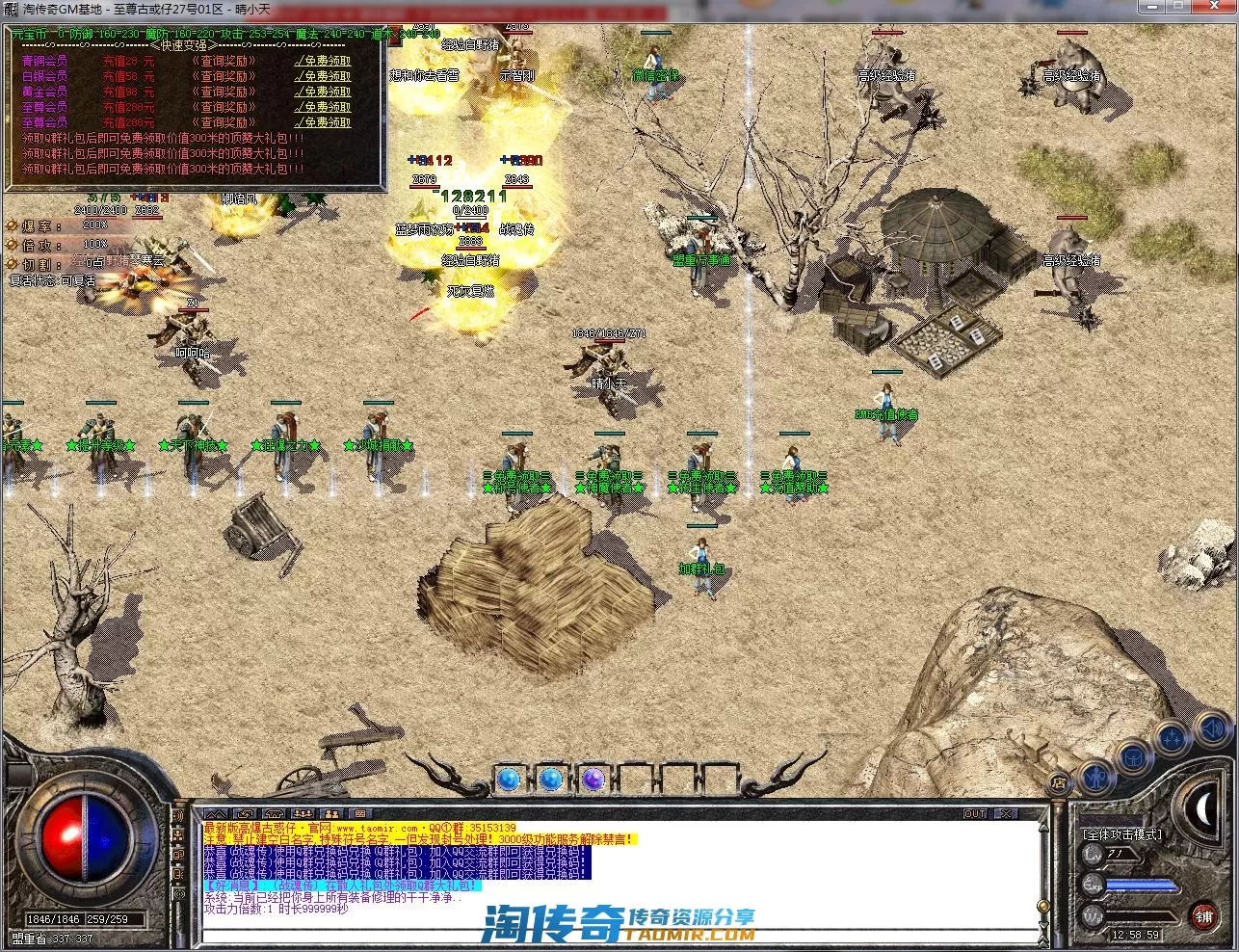Click the game window title bar
Screen dimensions: 1239x952
[x=617, y=10]
